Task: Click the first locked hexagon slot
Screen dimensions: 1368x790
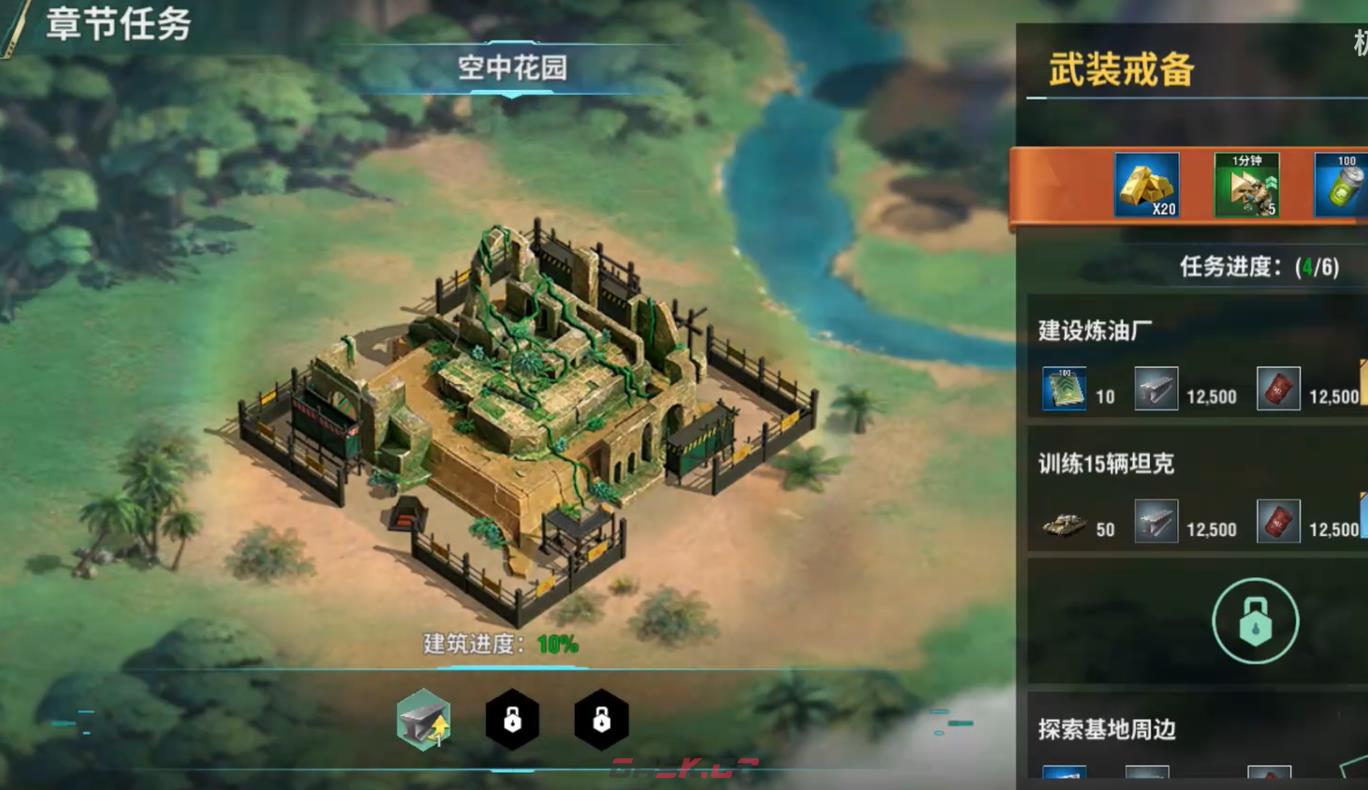Action: point(514,719)
